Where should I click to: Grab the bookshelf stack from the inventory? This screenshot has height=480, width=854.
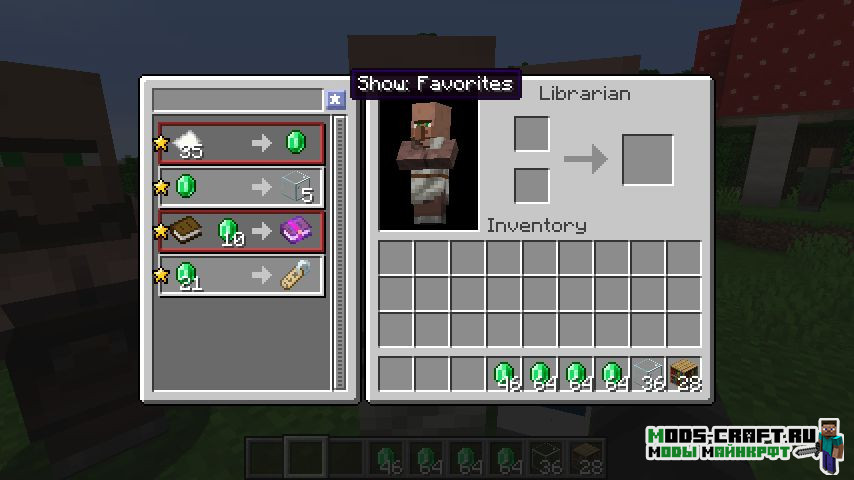point(684,374)
